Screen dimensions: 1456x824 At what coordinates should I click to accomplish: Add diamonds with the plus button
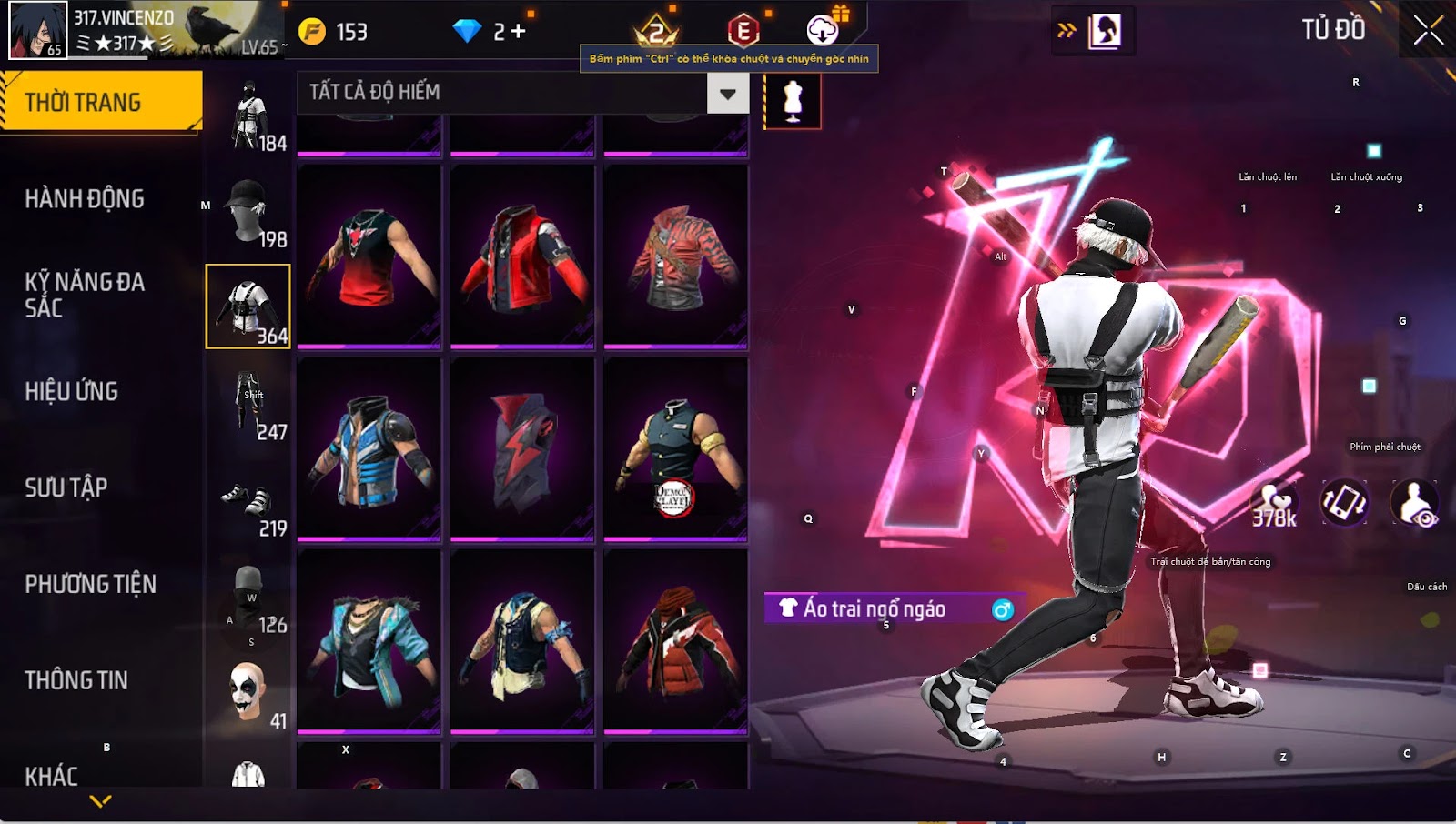(518, 32)
